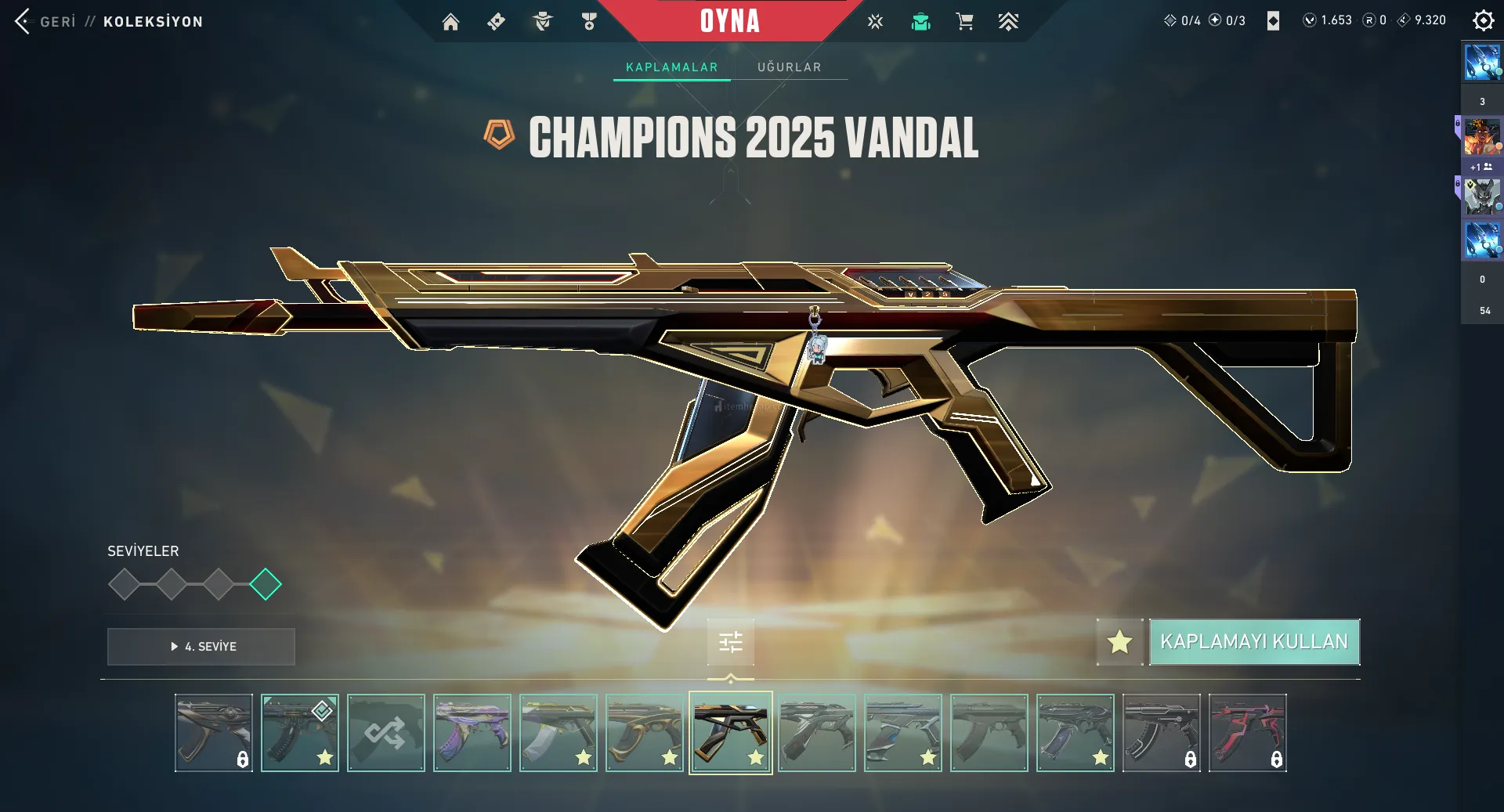Open the fiery orange friend avatar
The width and height of the screenshot is (1504, 812).
pyautogui.click(x=1481, y=136)
